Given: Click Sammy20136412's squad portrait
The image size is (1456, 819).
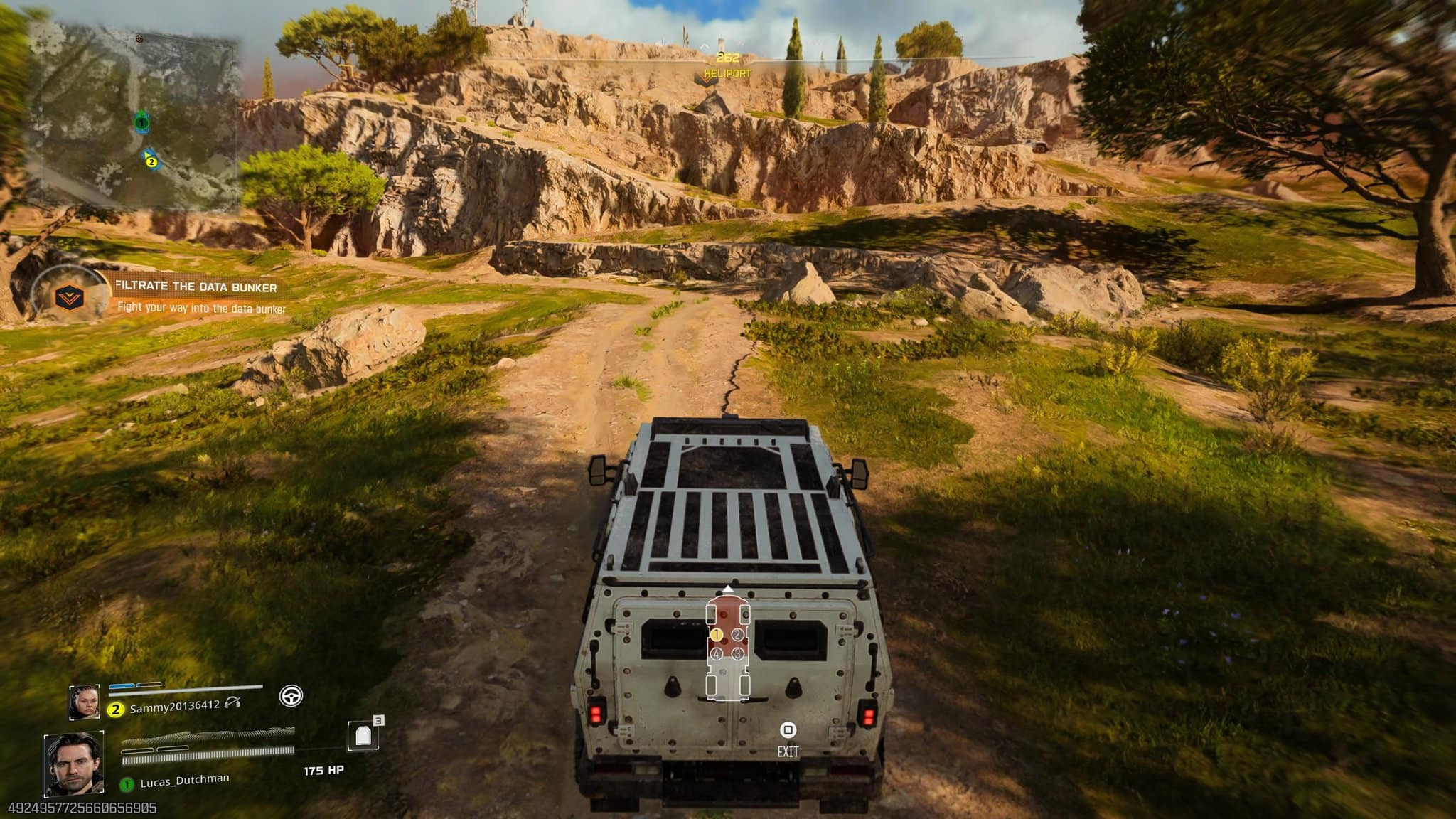Looking at the screenshot, I should [85, 702].
